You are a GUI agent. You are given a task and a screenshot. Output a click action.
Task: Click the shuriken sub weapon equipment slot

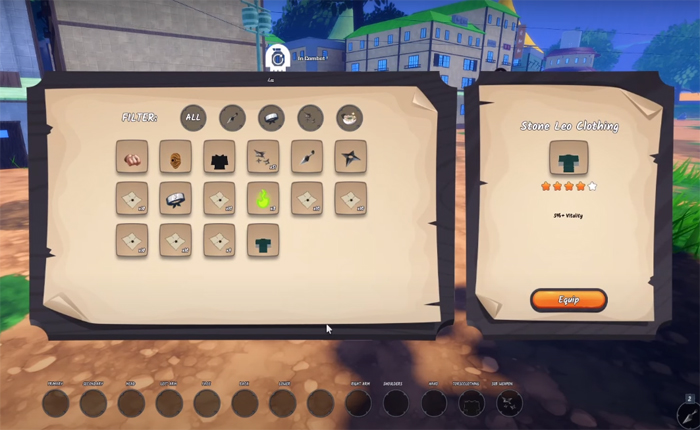[x=509, y=403]
